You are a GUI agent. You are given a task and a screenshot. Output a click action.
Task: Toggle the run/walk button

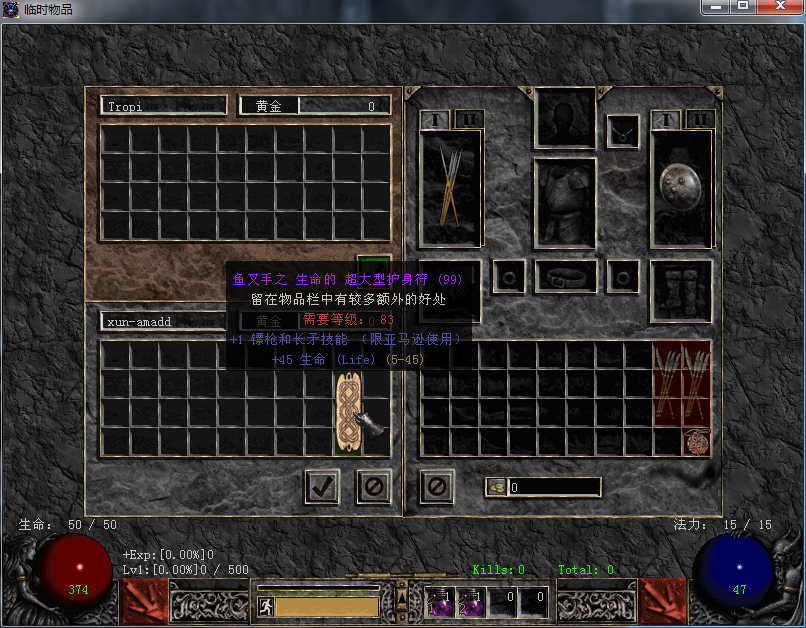click(x=266, y=606)
